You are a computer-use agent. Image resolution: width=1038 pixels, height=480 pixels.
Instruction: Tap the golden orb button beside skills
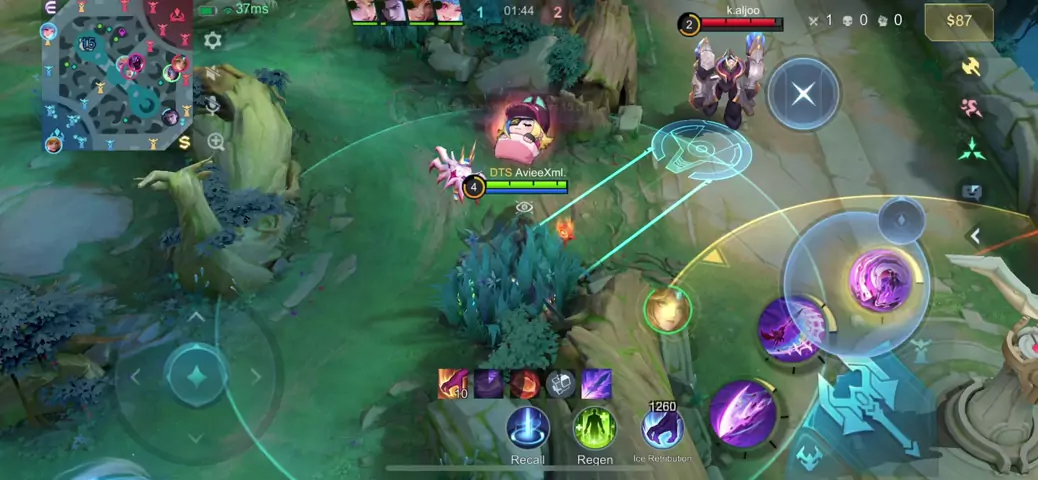click(667, 310)
